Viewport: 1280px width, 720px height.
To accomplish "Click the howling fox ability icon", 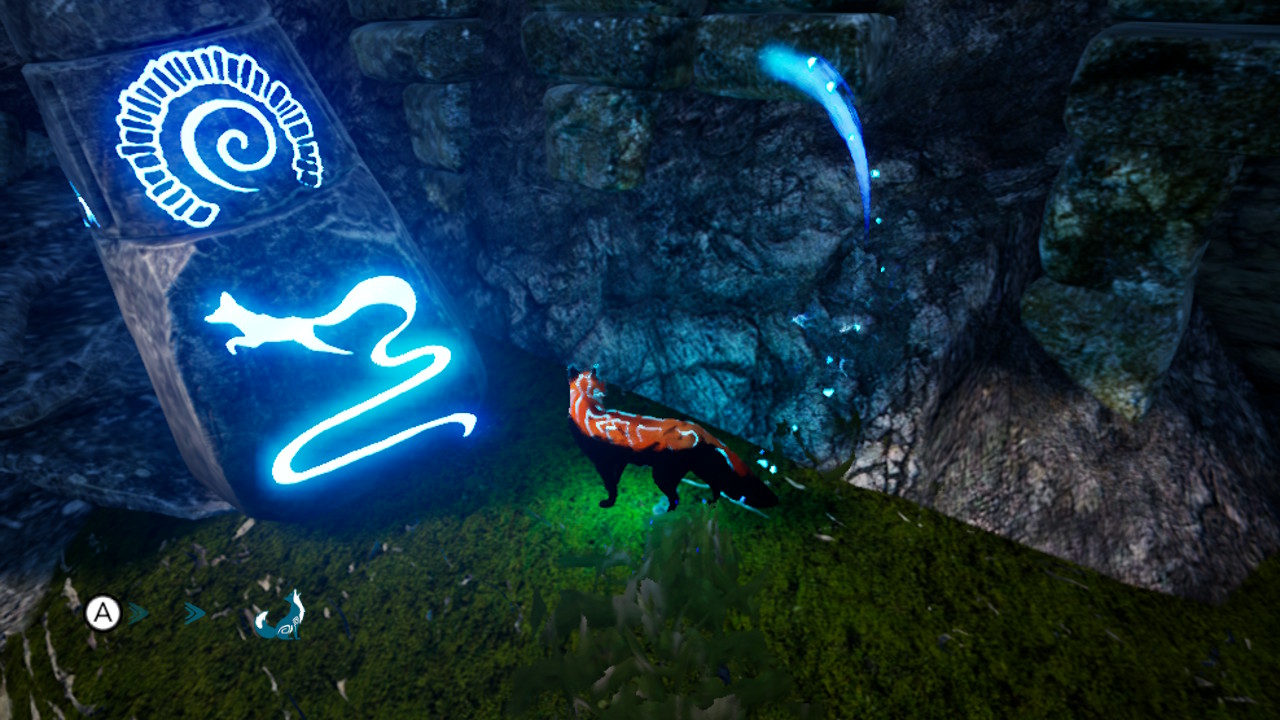I will (278, 616).
